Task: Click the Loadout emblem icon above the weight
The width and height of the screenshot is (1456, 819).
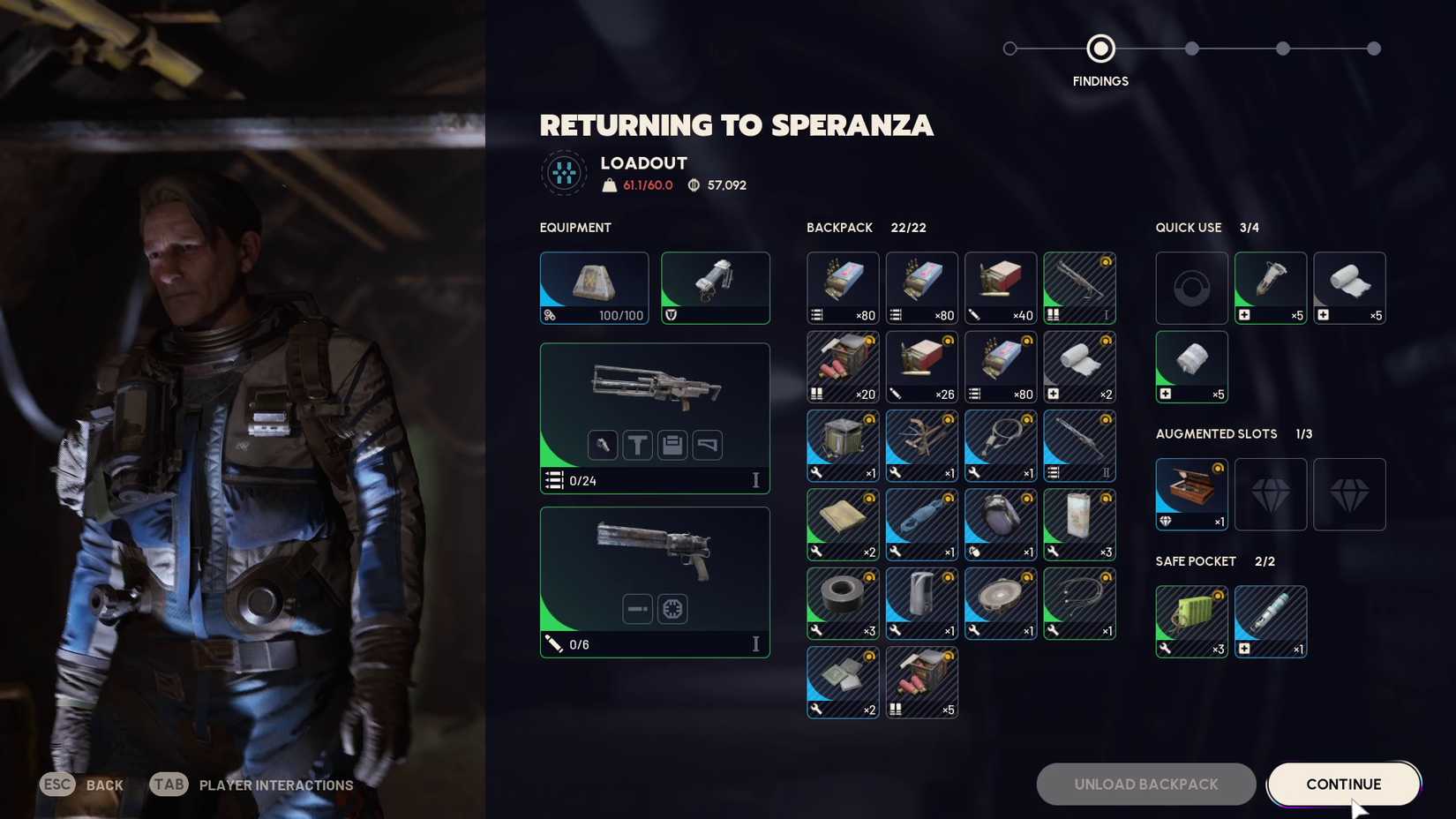Action: 563,172
